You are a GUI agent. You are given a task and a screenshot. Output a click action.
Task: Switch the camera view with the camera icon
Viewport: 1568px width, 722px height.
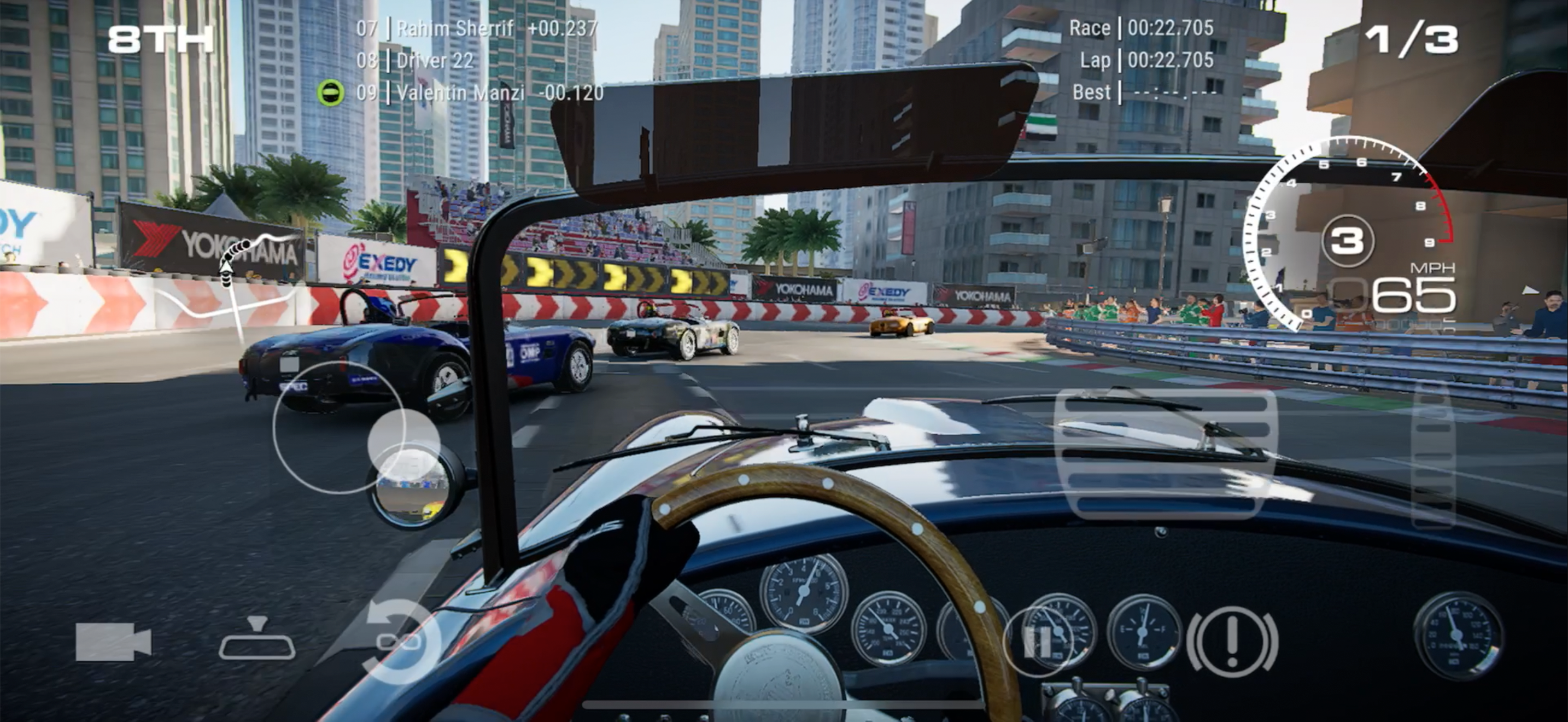[x=113, y=642]
